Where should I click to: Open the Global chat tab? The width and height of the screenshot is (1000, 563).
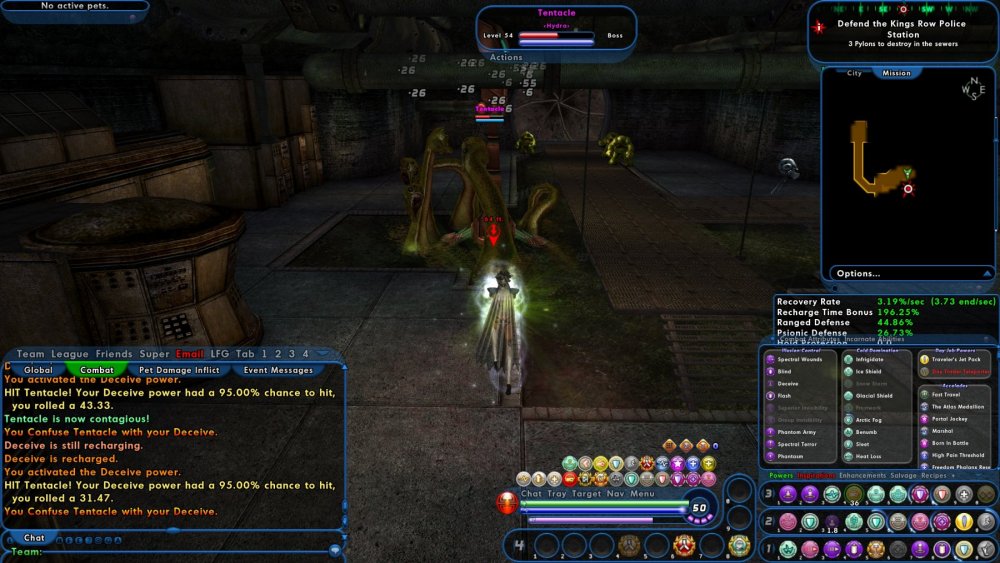pos(38,370)
